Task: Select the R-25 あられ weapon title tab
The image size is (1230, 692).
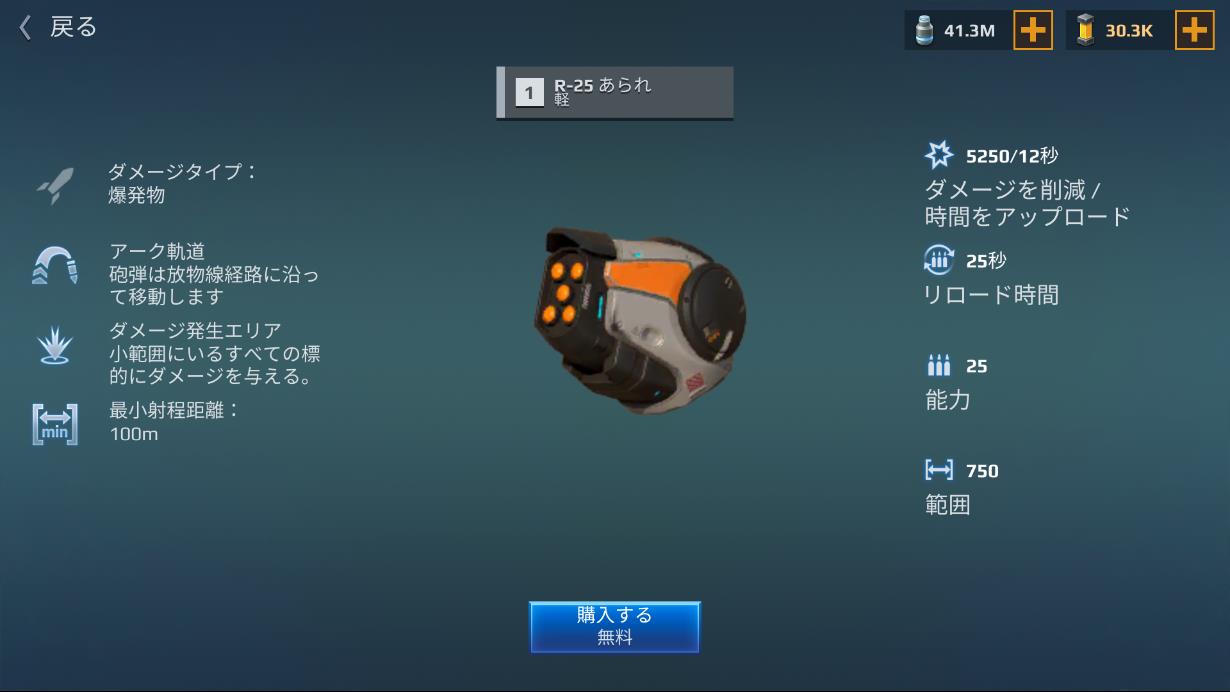Action: pos(615,93)
